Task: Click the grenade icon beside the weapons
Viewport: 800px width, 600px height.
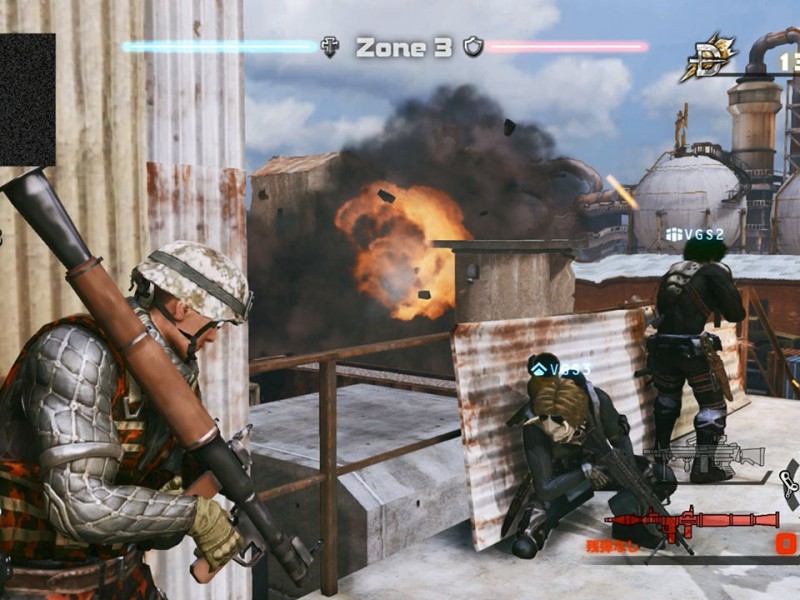Action: (789, 484)
